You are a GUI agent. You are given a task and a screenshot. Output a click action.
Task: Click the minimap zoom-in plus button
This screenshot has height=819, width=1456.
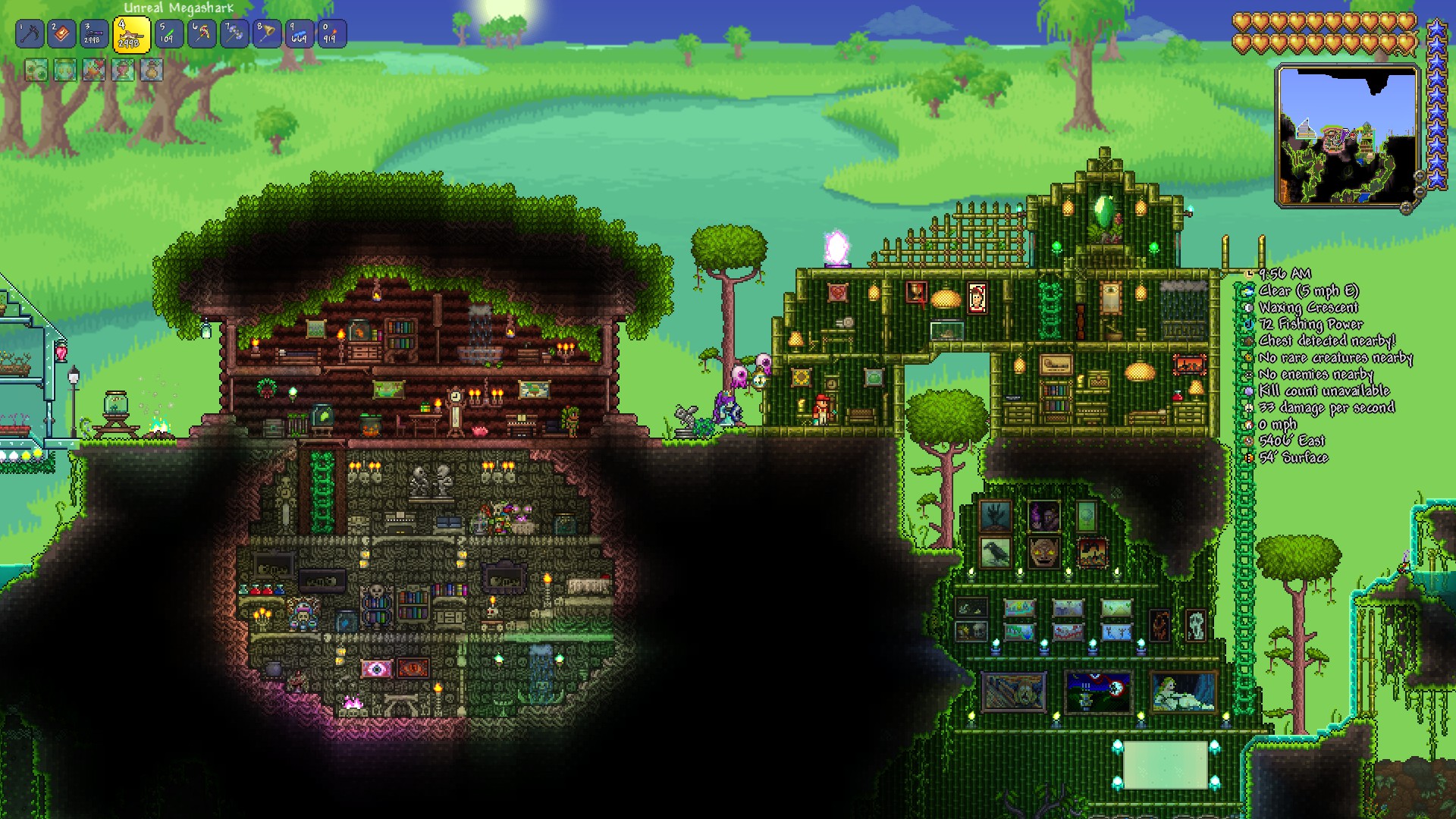[x=1419, y=176]
